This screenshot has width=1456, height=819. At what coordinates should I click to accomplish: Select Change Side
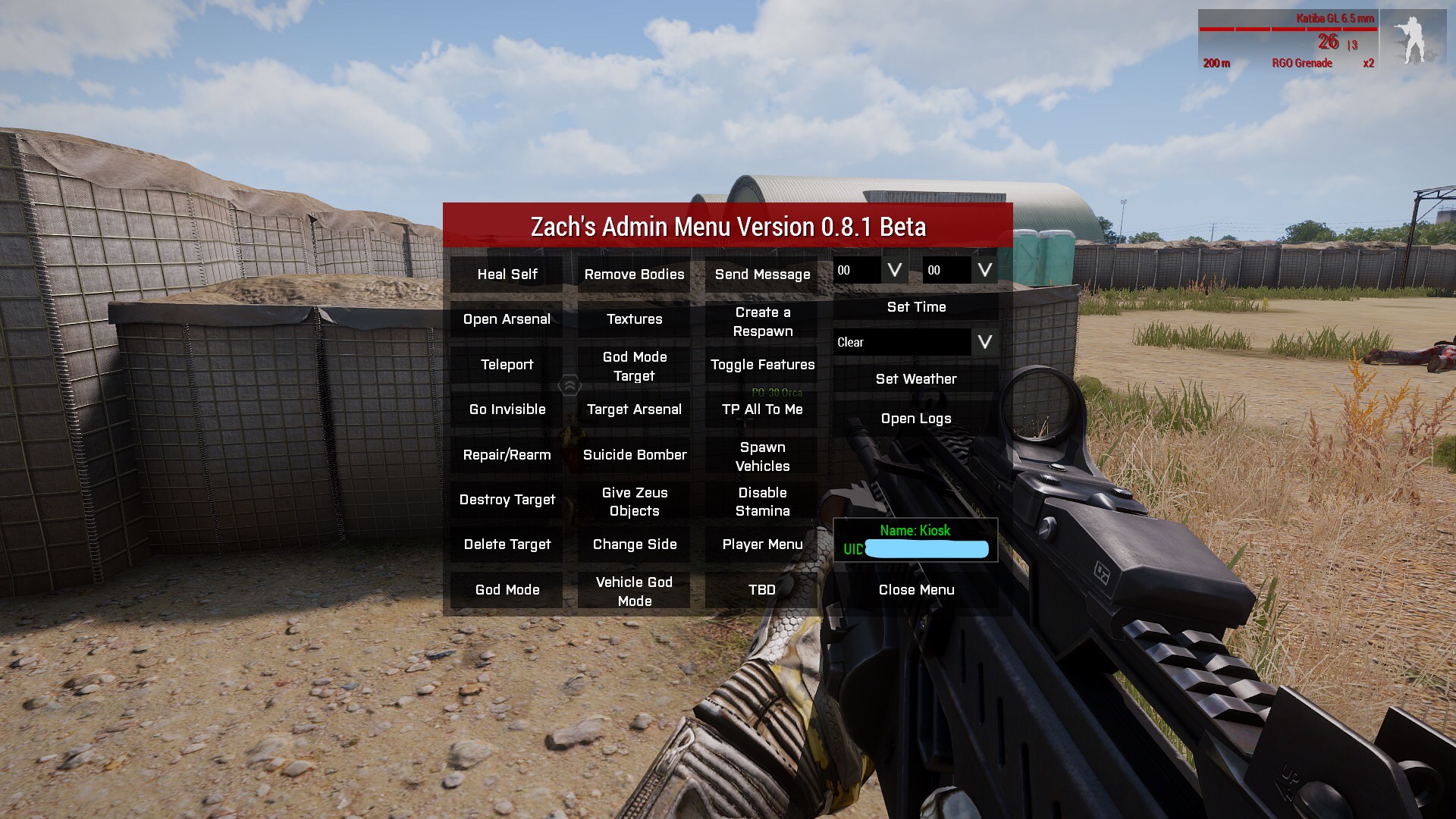634,544
